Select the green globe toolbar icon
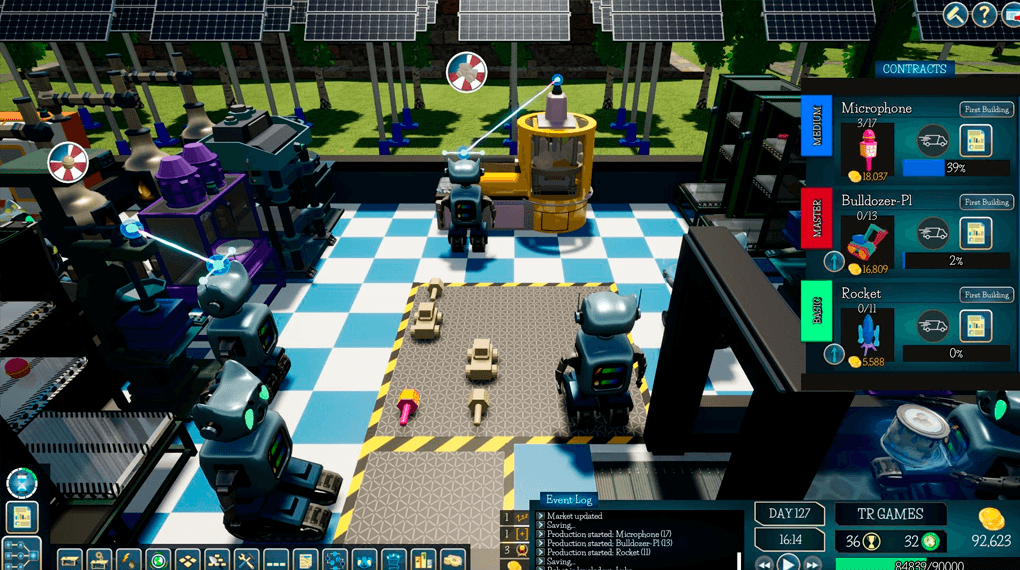 click(157, 560)
